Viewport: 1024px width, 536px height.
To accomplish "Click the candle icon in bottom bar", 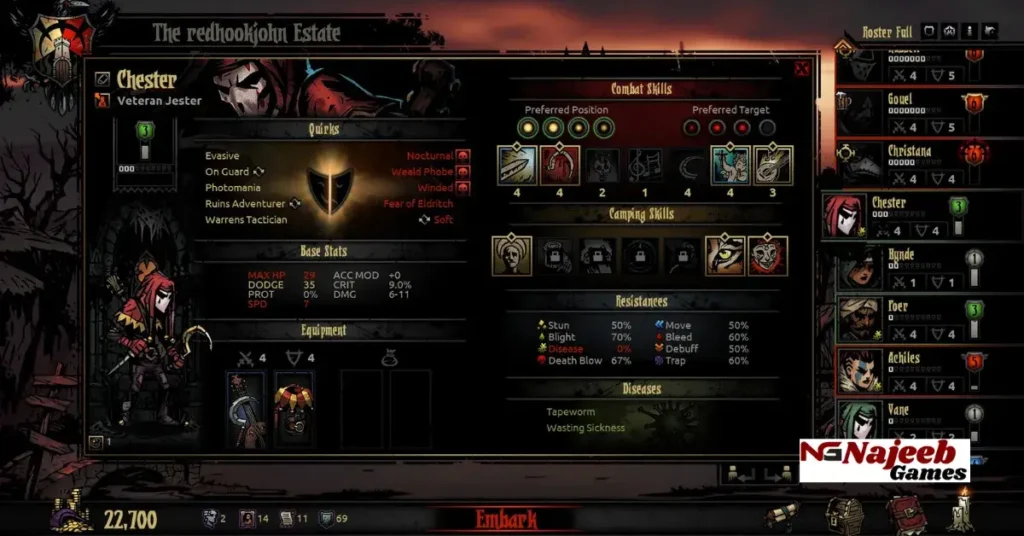I will click(963, 509).
